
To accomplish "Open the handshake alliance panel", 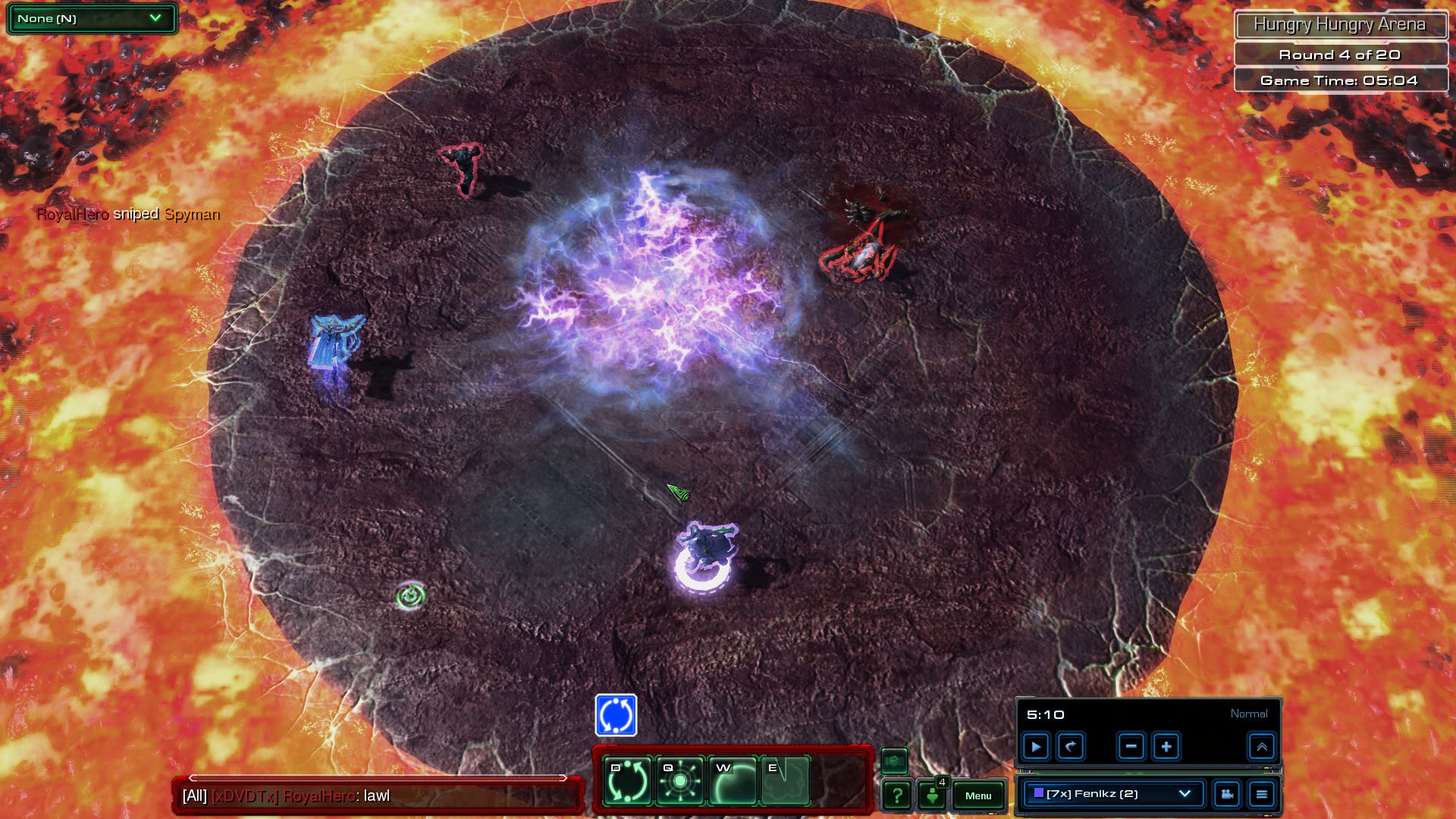I will pyautogui.click(x=894, y=760).
